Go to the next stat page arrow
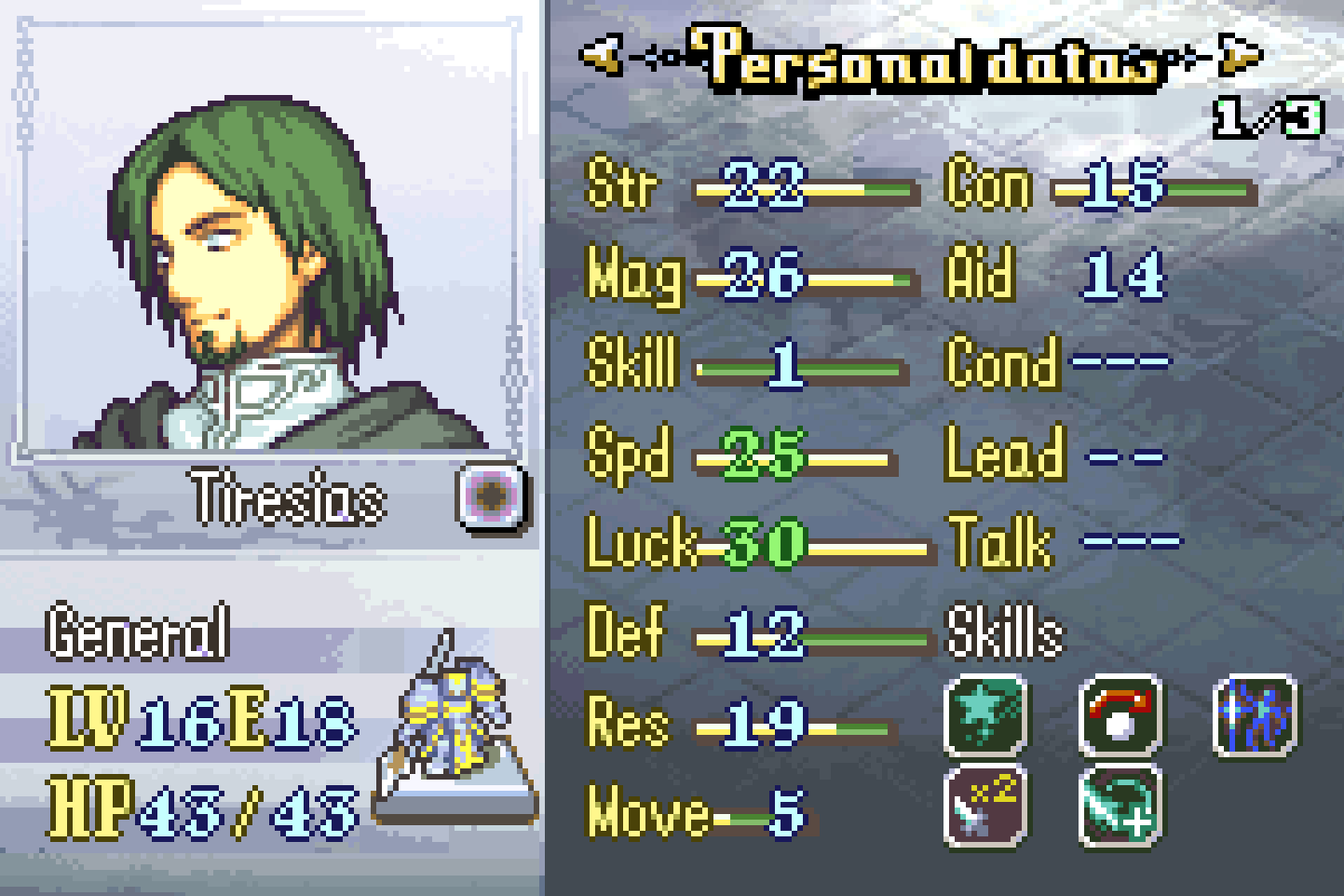The width and height of the screenshot is (1344, 896). [1241, 56]
